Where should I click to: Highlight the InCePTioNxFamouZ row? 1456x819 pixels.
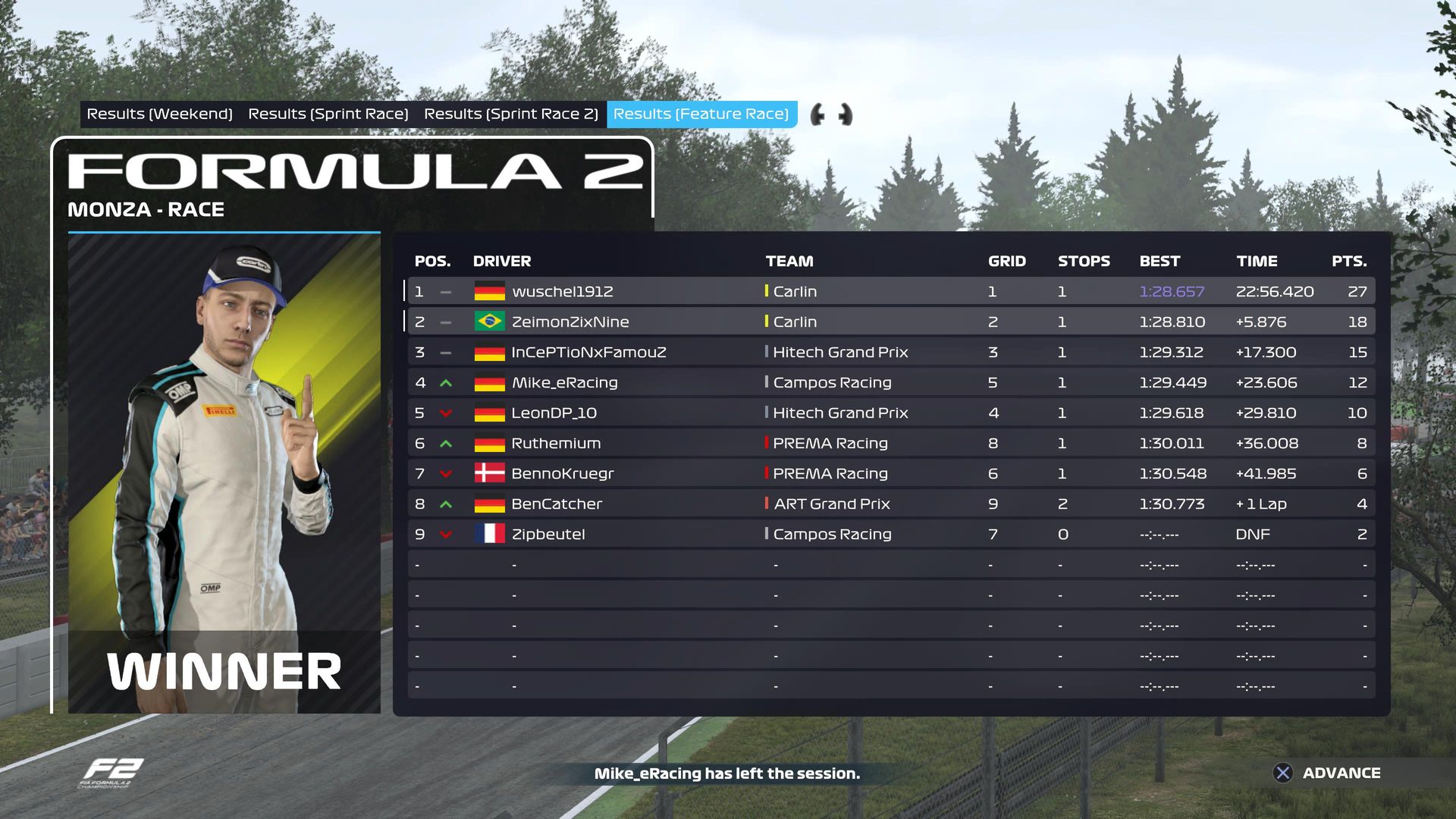[x=890, y=352]
